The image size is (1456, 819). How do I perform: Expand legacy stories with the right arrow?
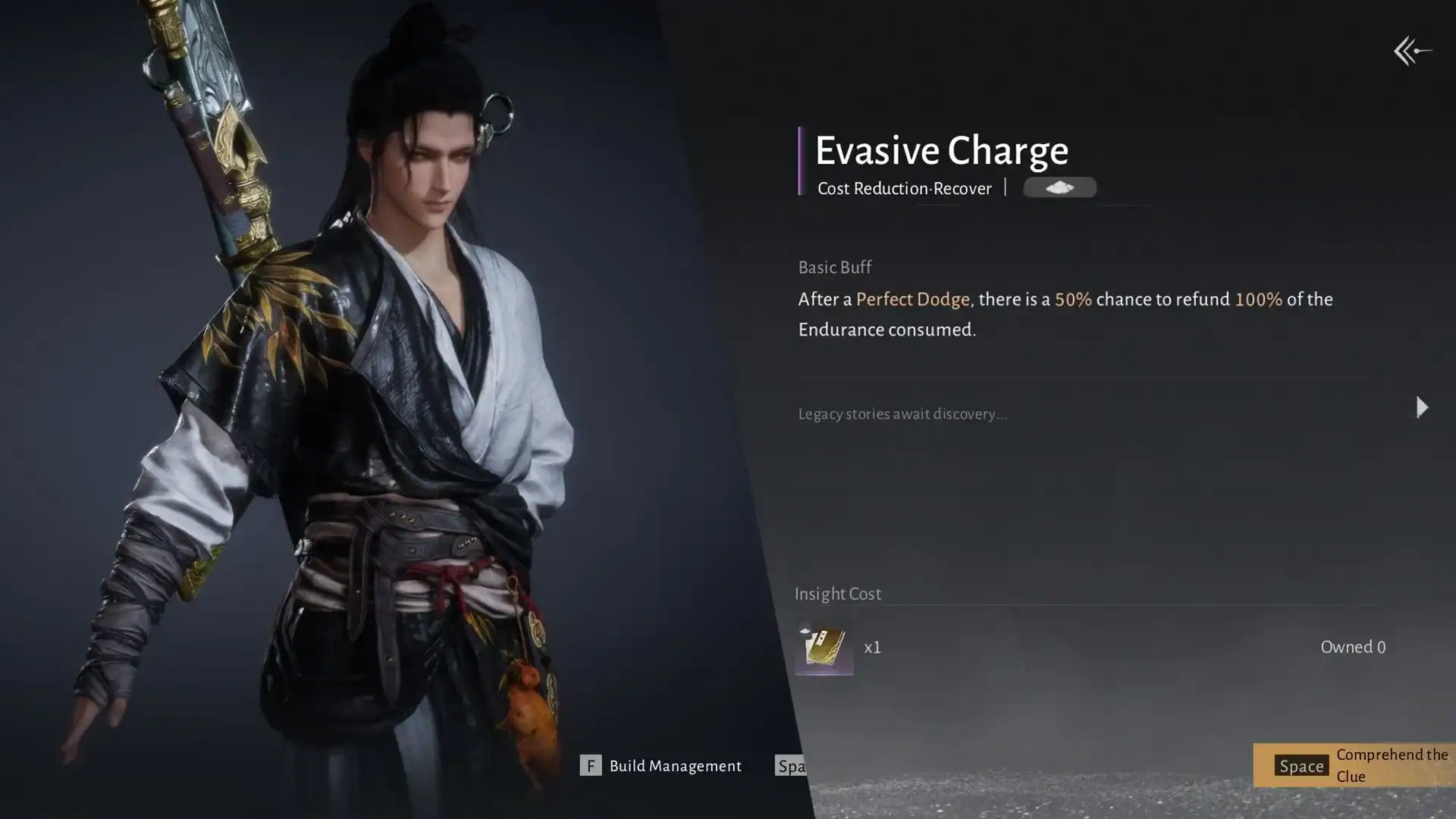click(1422, 408)
